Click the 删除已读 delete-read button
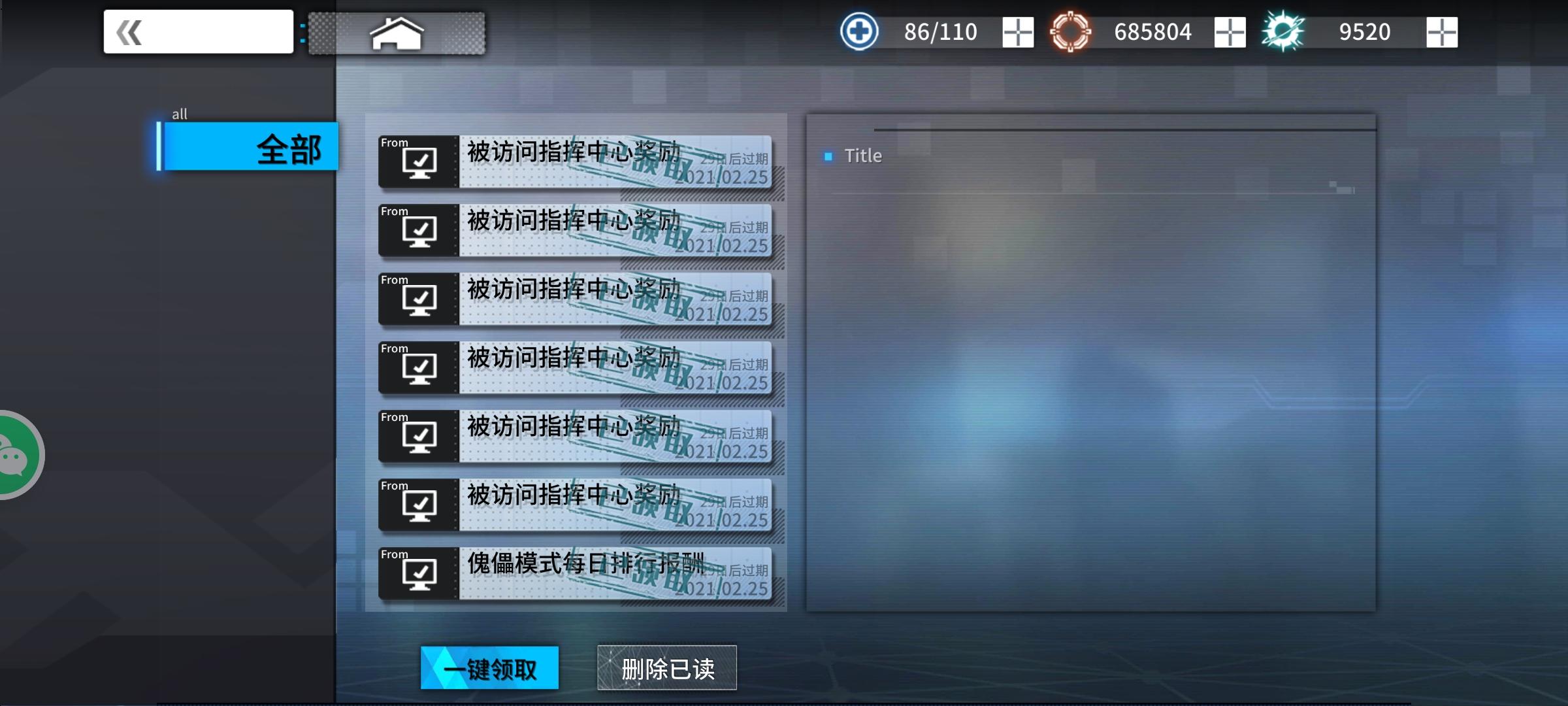1568x706 pixels. pyautogui.click(x=666, y=667)
